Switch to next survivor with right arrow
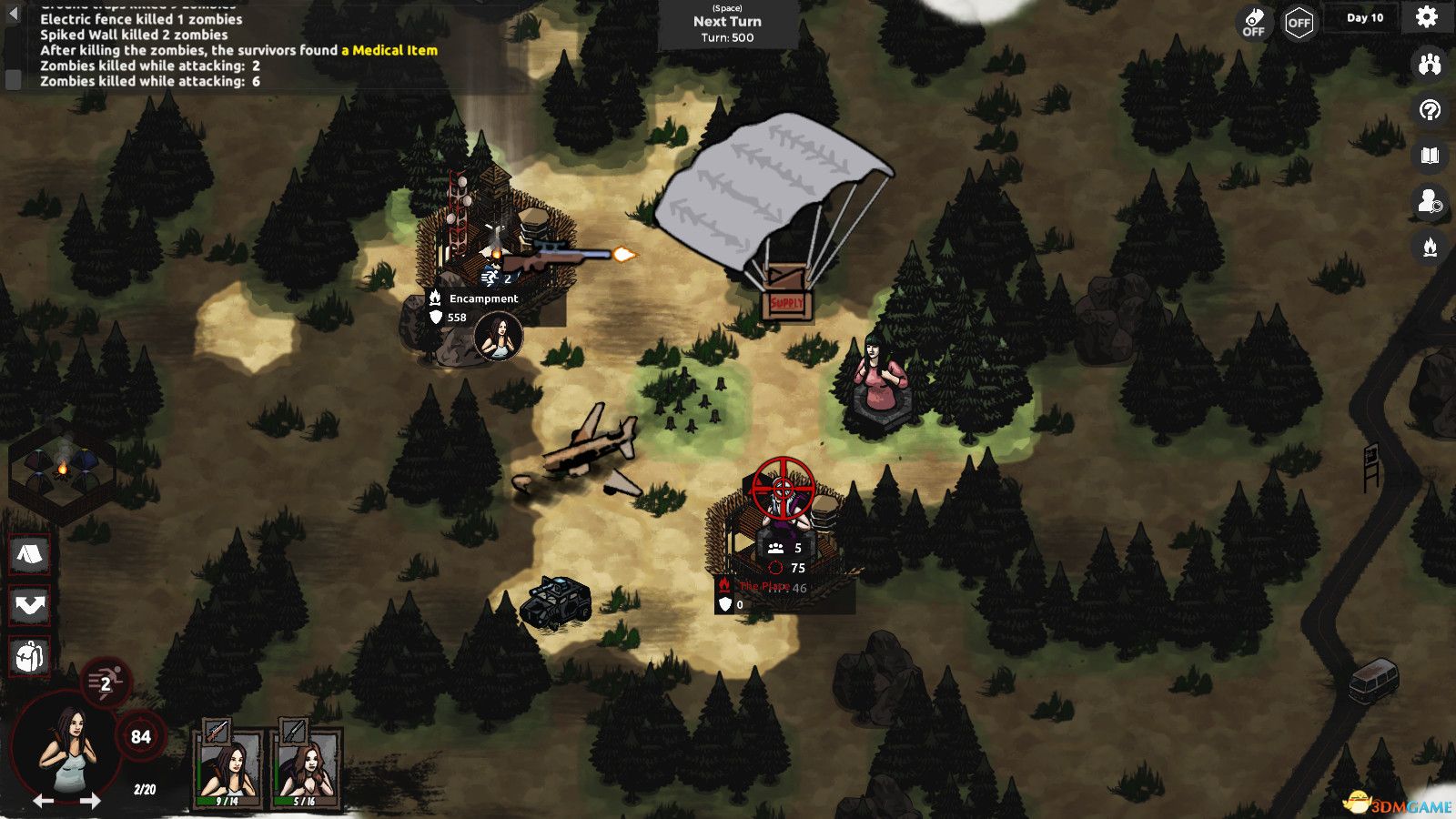 [x=90, y=801]
